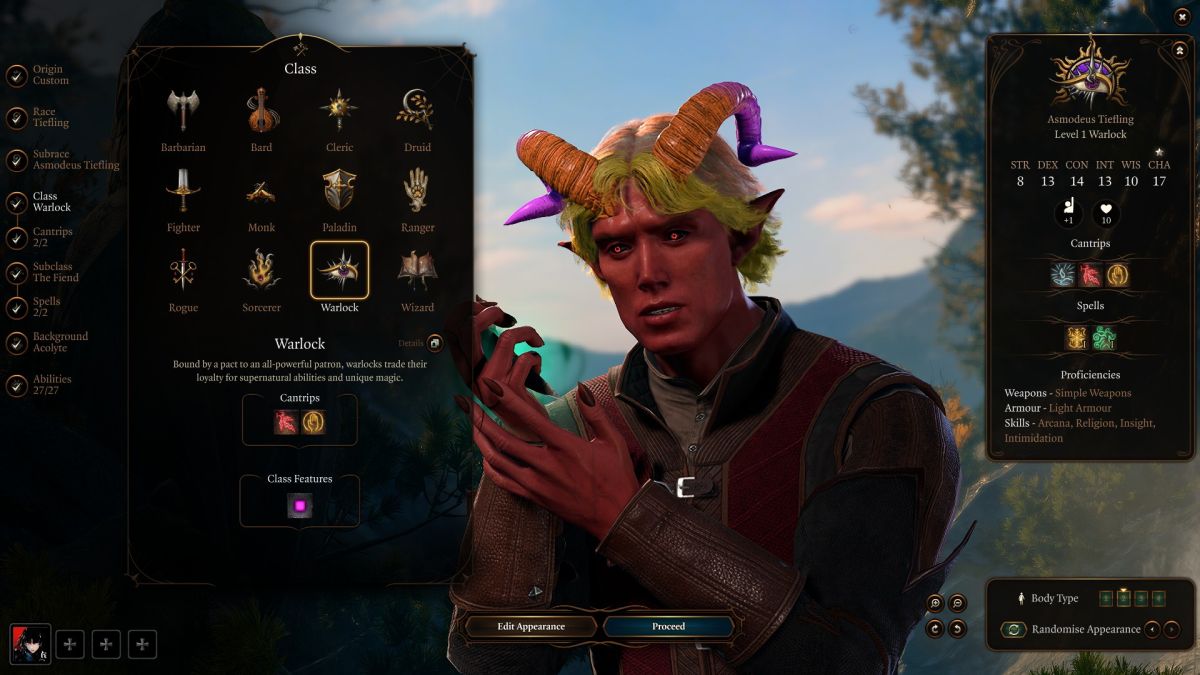Select the Monk class
This screenshot has height=675, width=1200.
tap(261, 191)
